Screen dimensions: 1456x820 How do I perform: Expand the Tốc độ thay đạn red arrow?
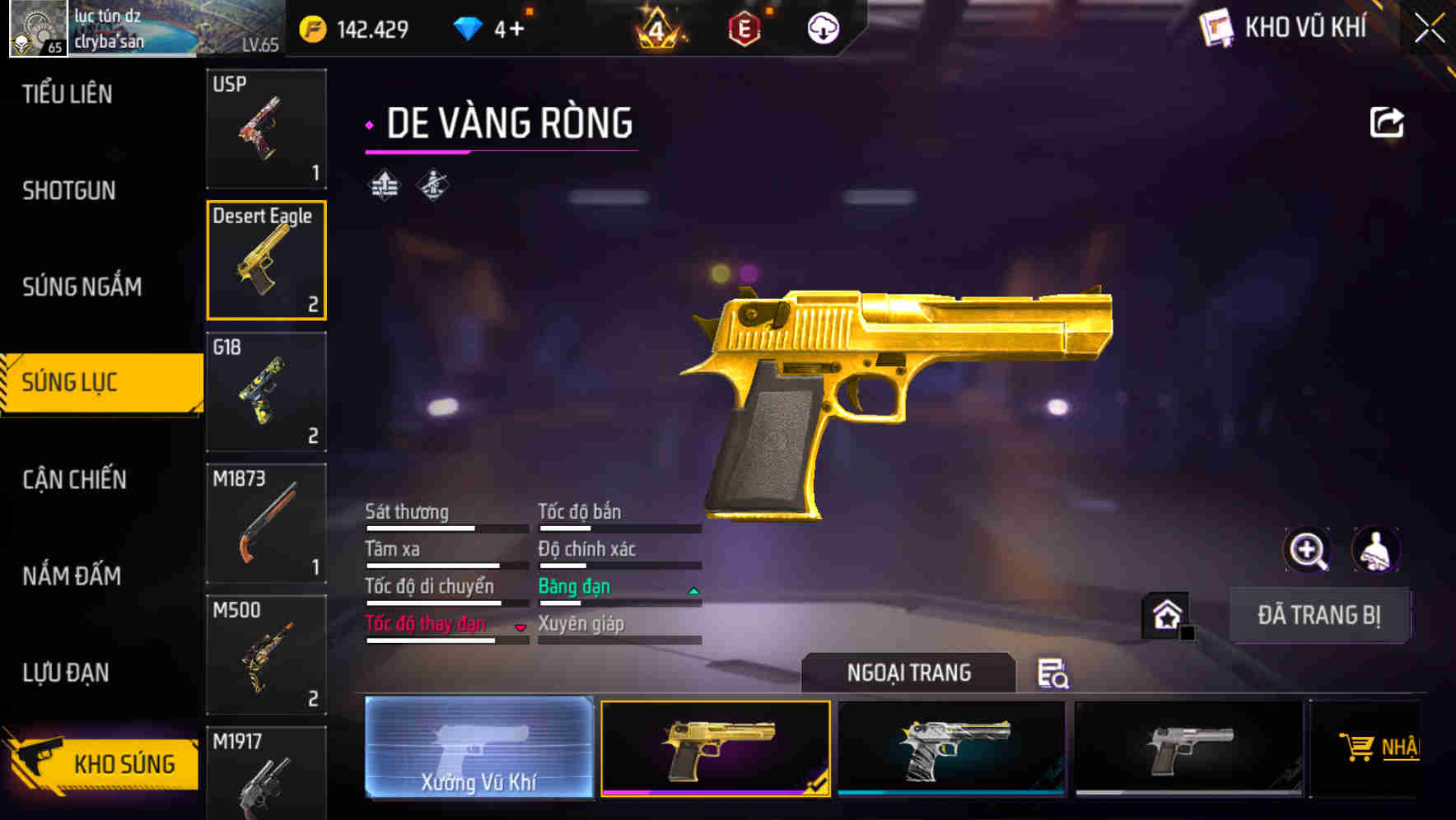tap(520, 627)
